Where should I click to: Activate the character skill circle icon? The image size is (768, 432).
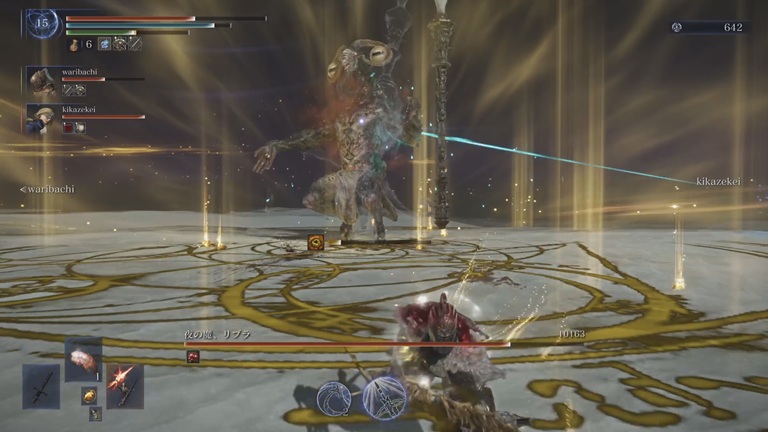(334, 399)
